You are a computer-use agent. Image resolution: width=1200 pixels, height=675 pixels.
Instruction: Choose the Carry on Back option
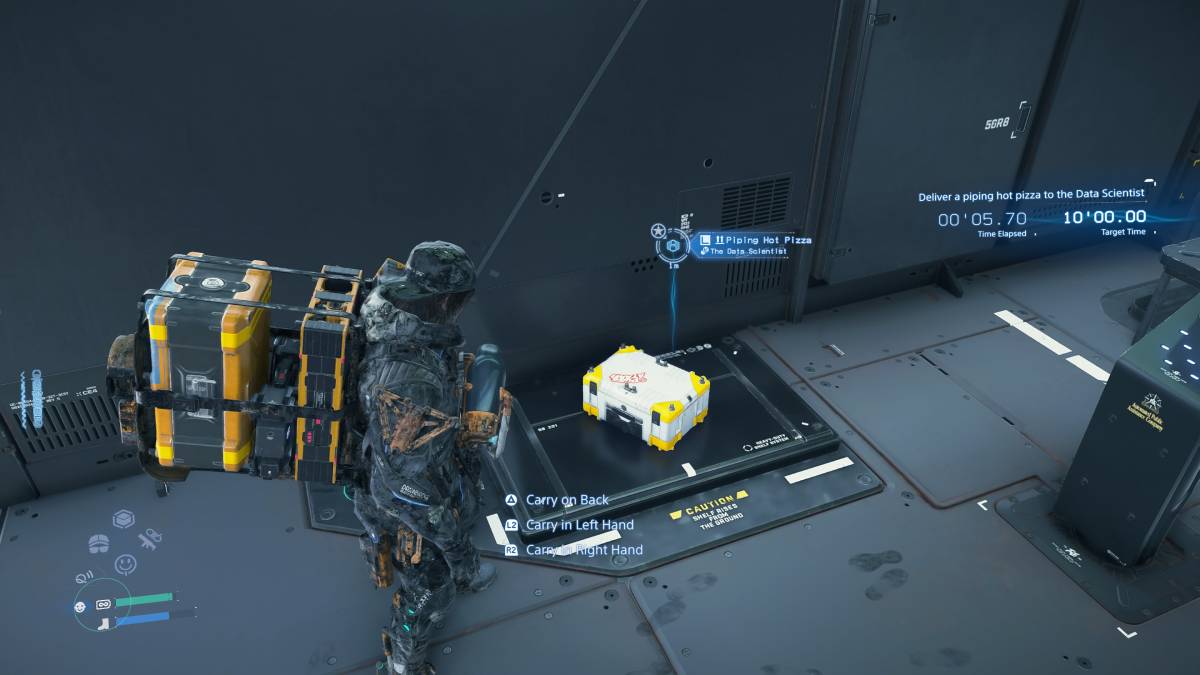coord(566,500)
